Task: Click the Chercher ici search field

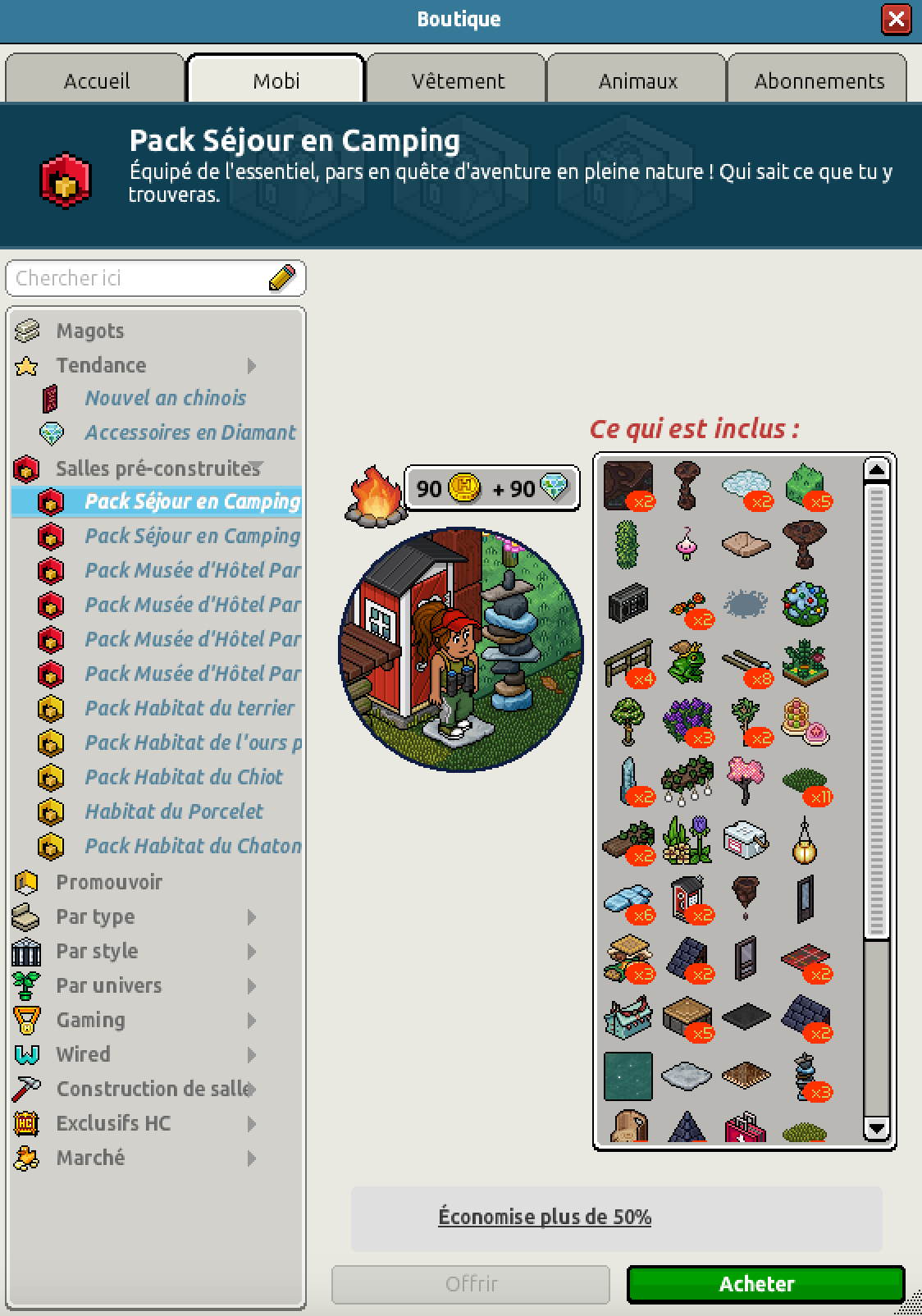Action: [x=139, y=278]
